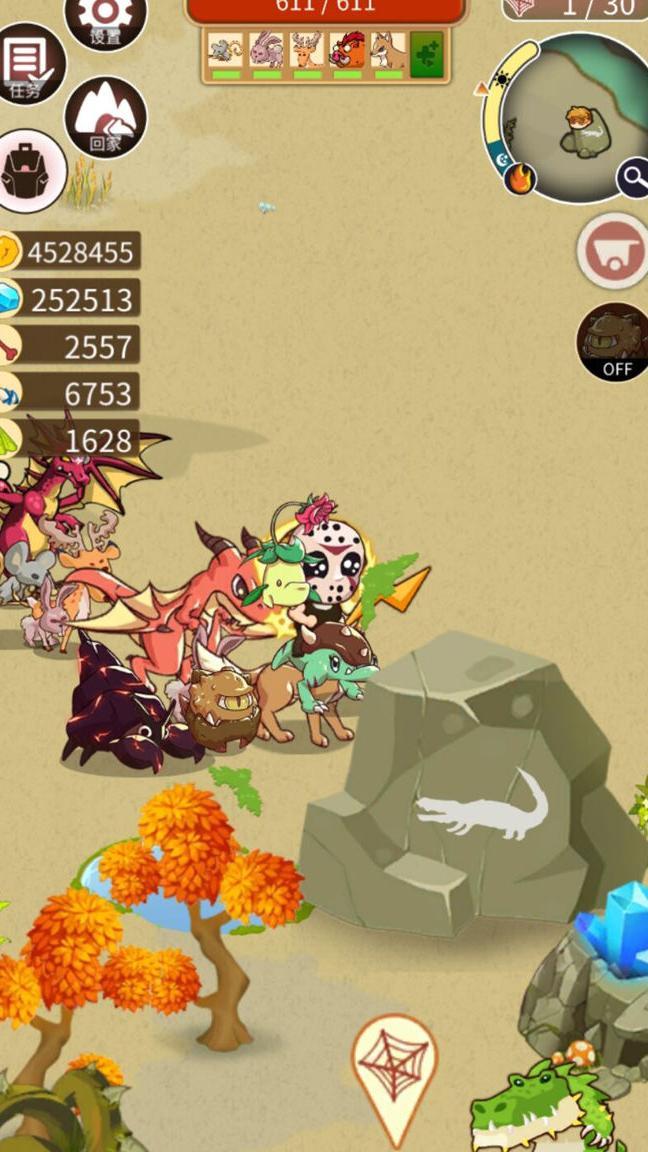Select the fox dog pet portrait
This screenshot has height=1152, width=648.
pos(387,51)
